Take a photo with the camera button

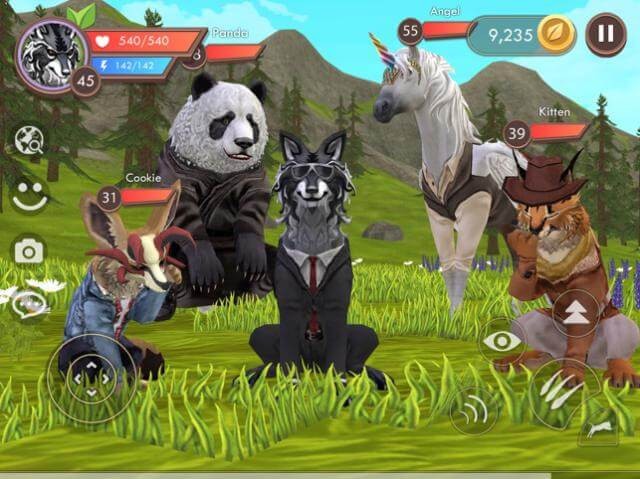tap(29, 250)
